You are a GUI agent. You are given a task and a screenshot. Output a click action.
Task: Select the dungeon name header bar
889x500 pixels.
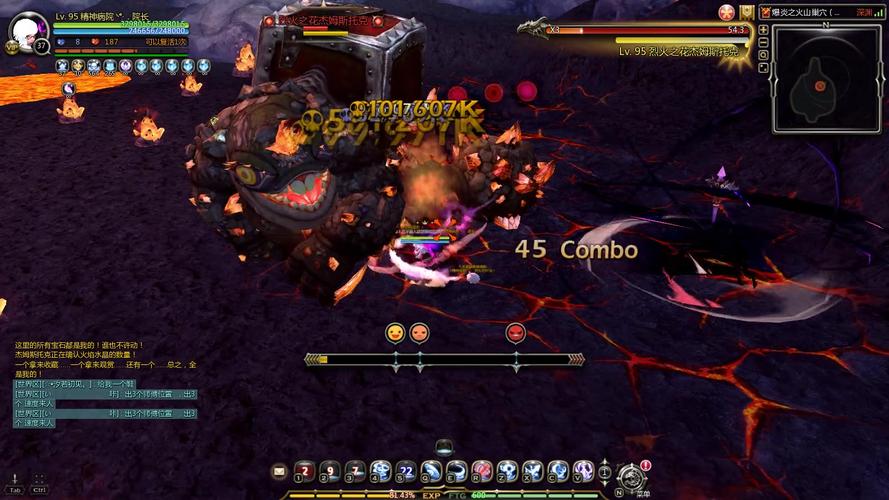[x=812, y=12]
